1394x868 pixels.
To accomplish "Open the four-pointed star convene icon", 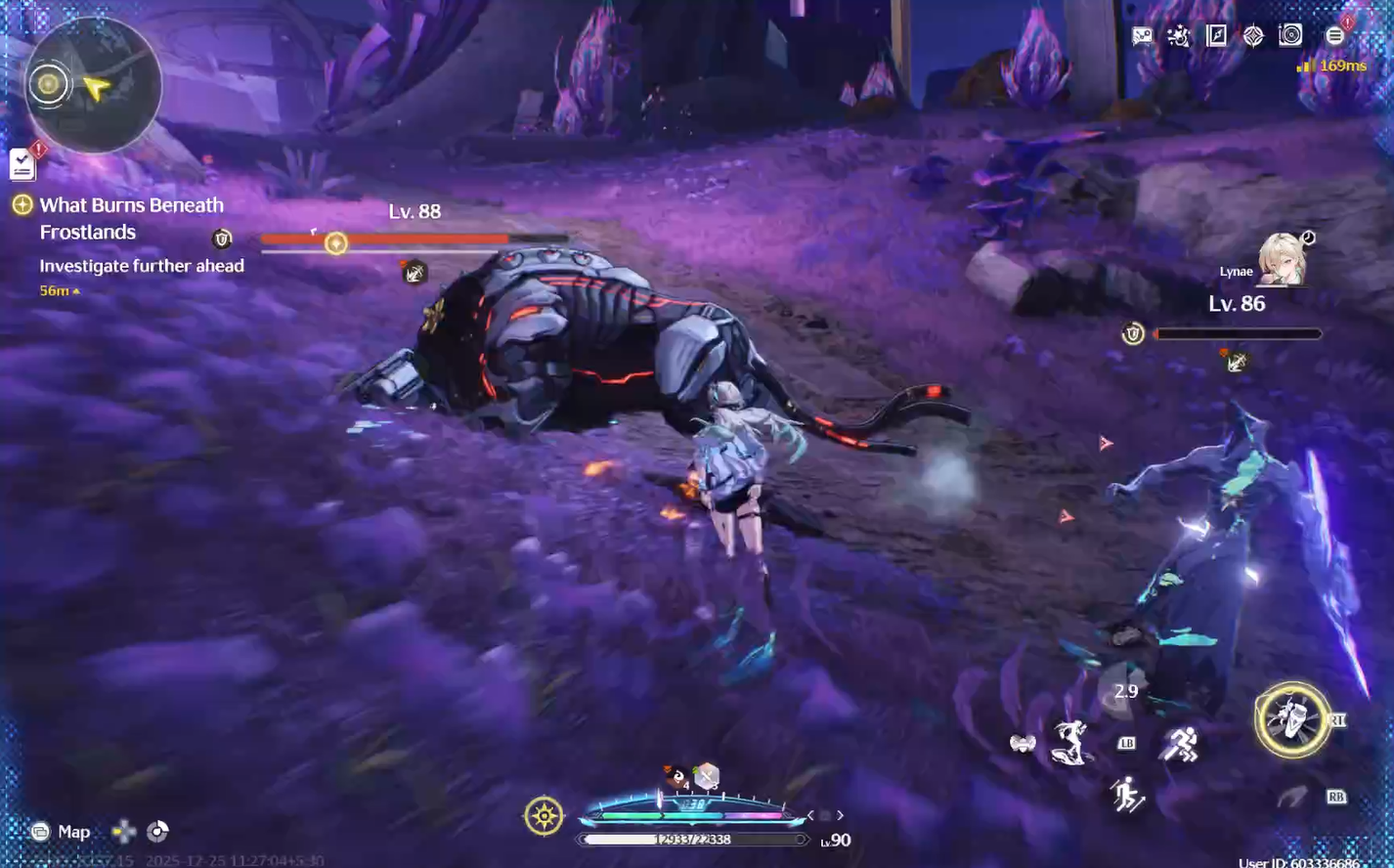I will [x=1253, y=36].
